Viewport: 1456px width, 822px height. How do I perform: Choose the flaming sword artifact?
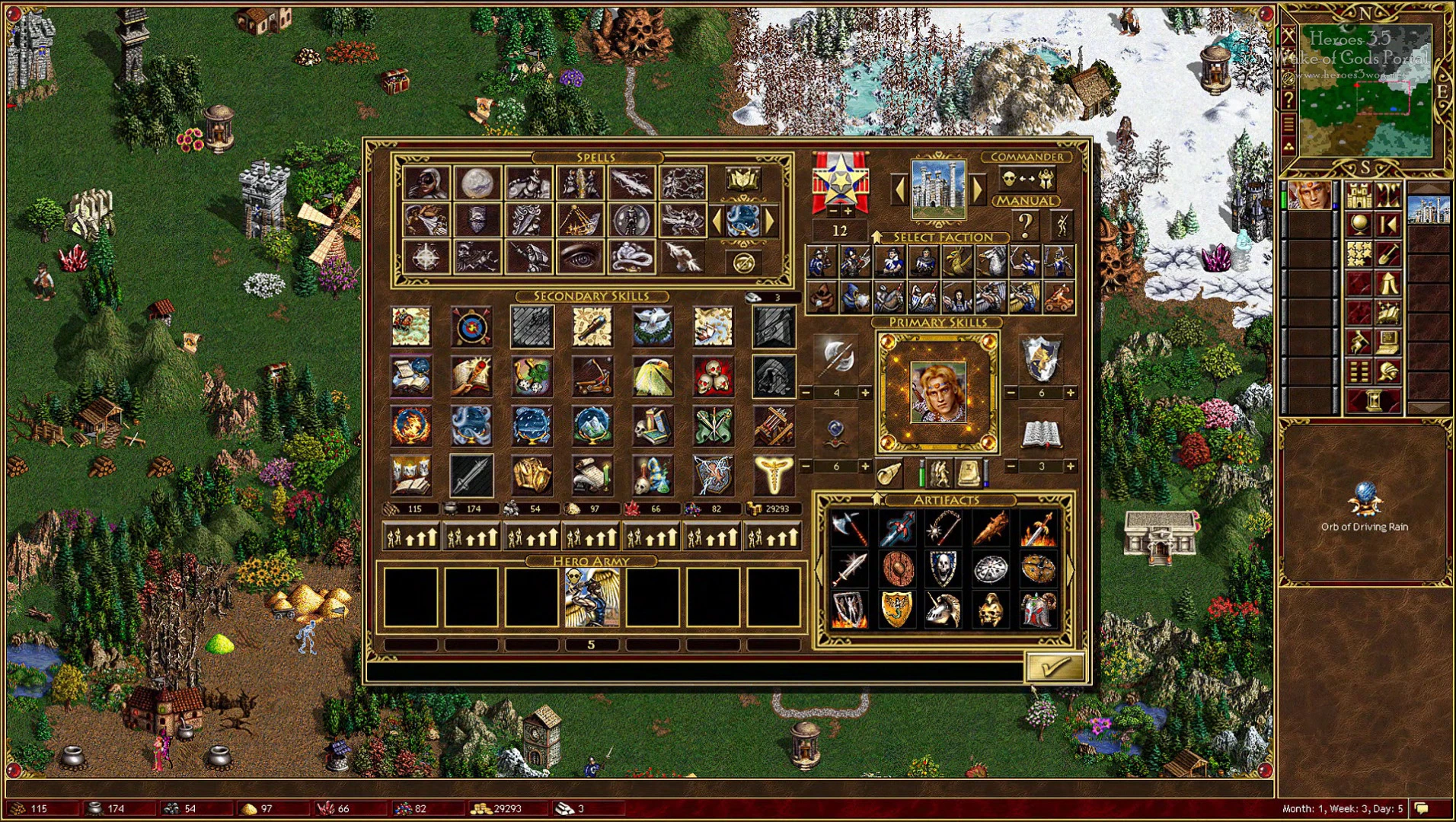click(x=1038, y=528)
